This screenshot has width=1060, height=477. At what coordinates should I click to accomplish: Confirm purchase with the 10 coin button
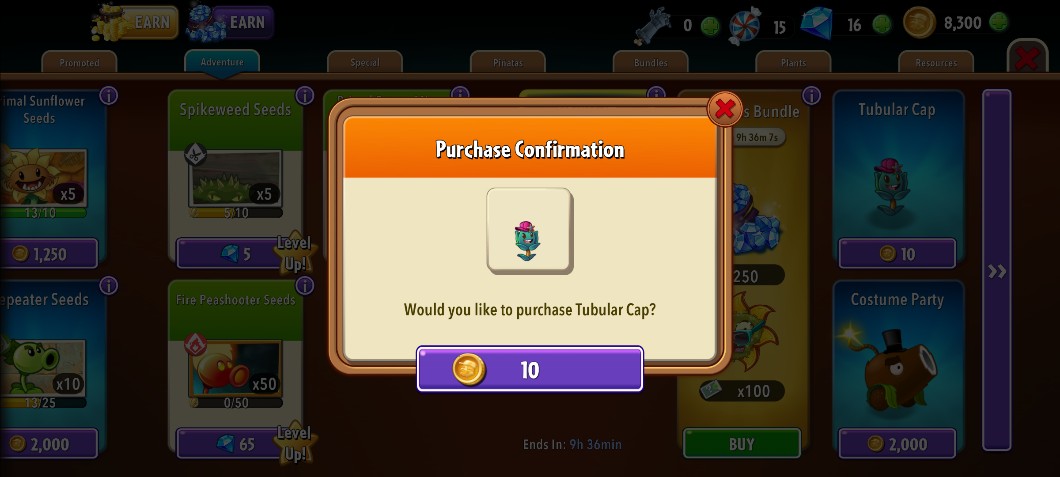pyautogui.click(x=529, y=370)
